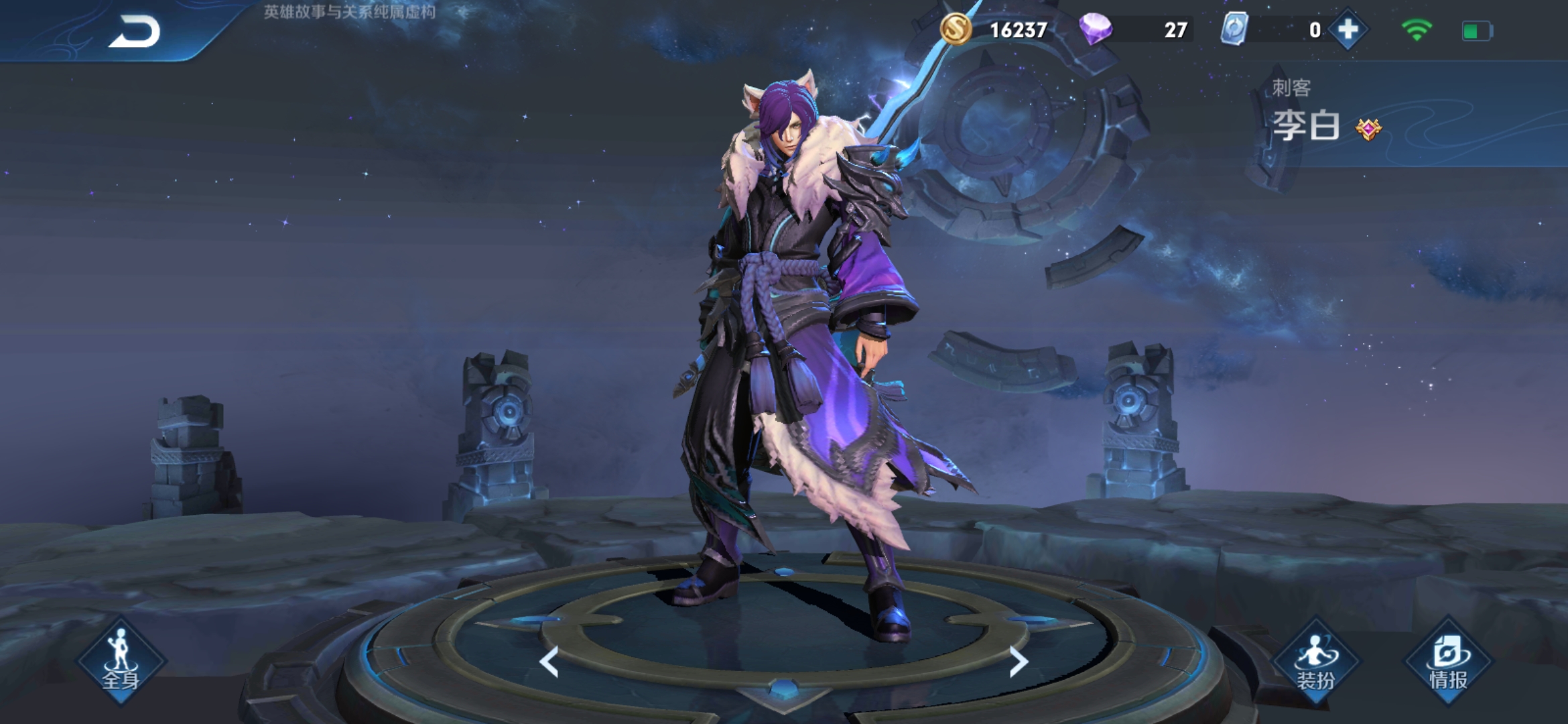Switch to the previous skin with left arrow
Image resolution: width=1568 pixels, height=724 pixels.
(x=549, y=662)
